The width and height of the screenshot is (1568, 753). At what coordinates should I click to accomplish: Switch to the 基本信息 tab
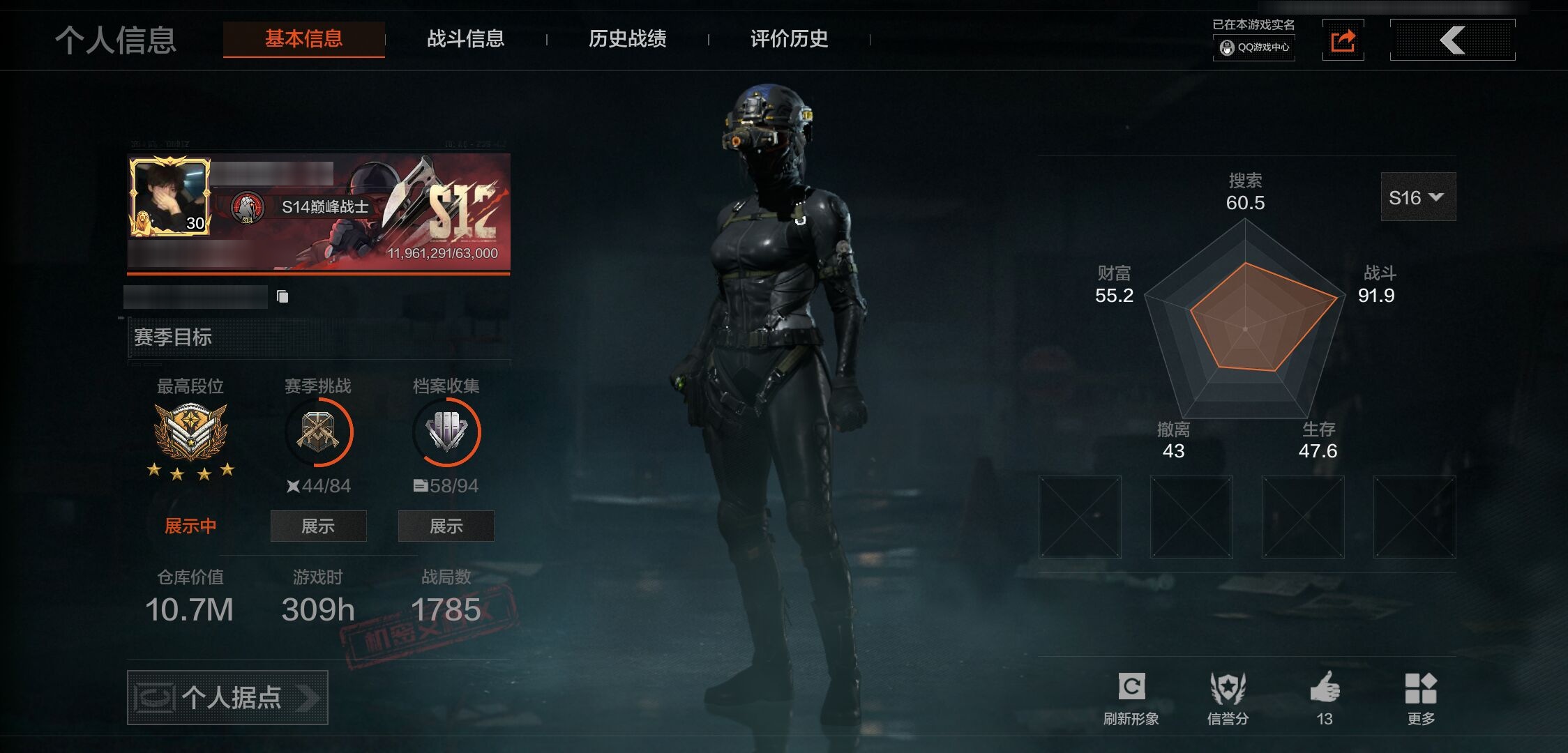coord(303,39)
